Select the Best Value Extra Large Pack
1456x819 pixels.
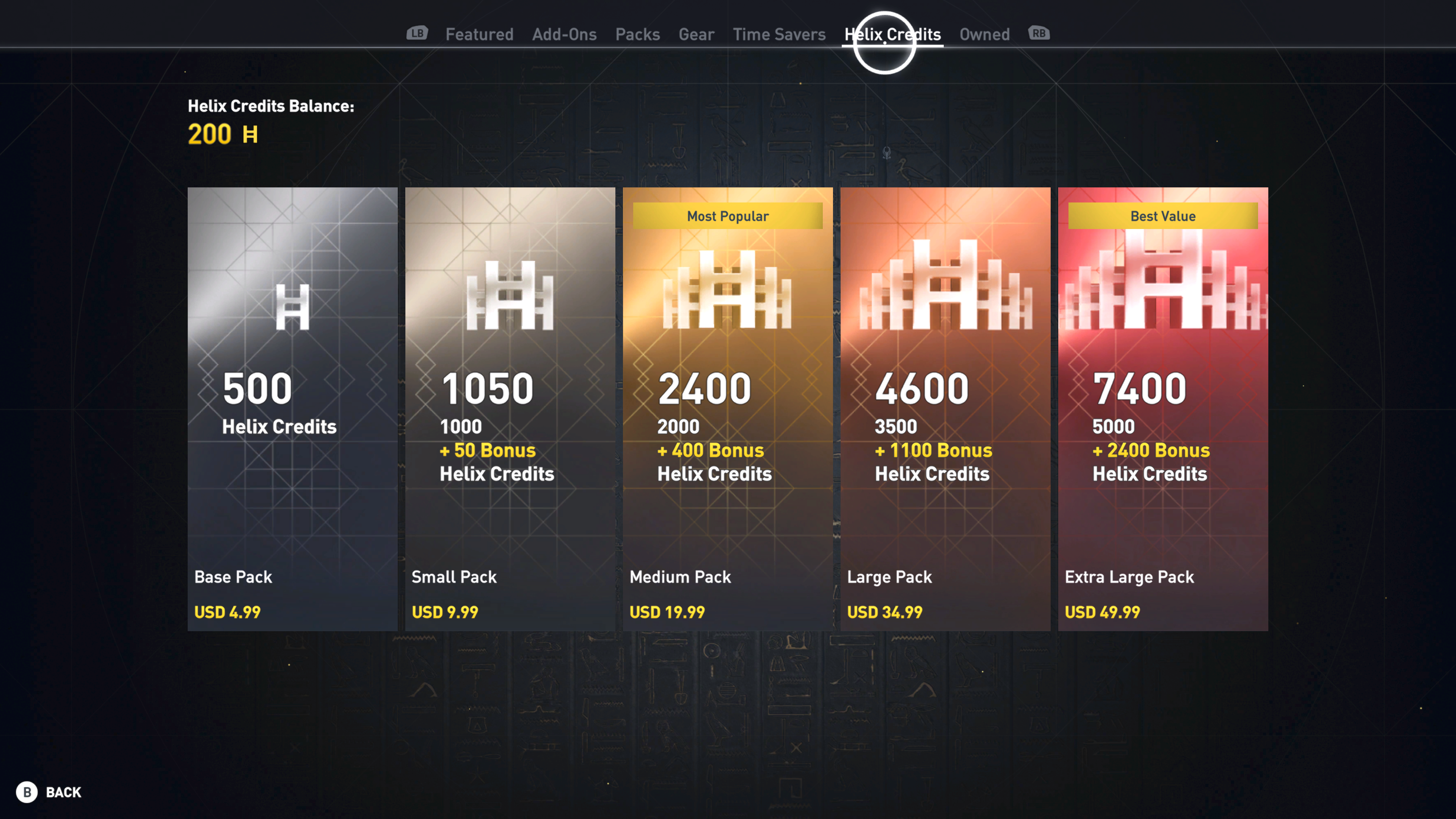coord(1163,409)
